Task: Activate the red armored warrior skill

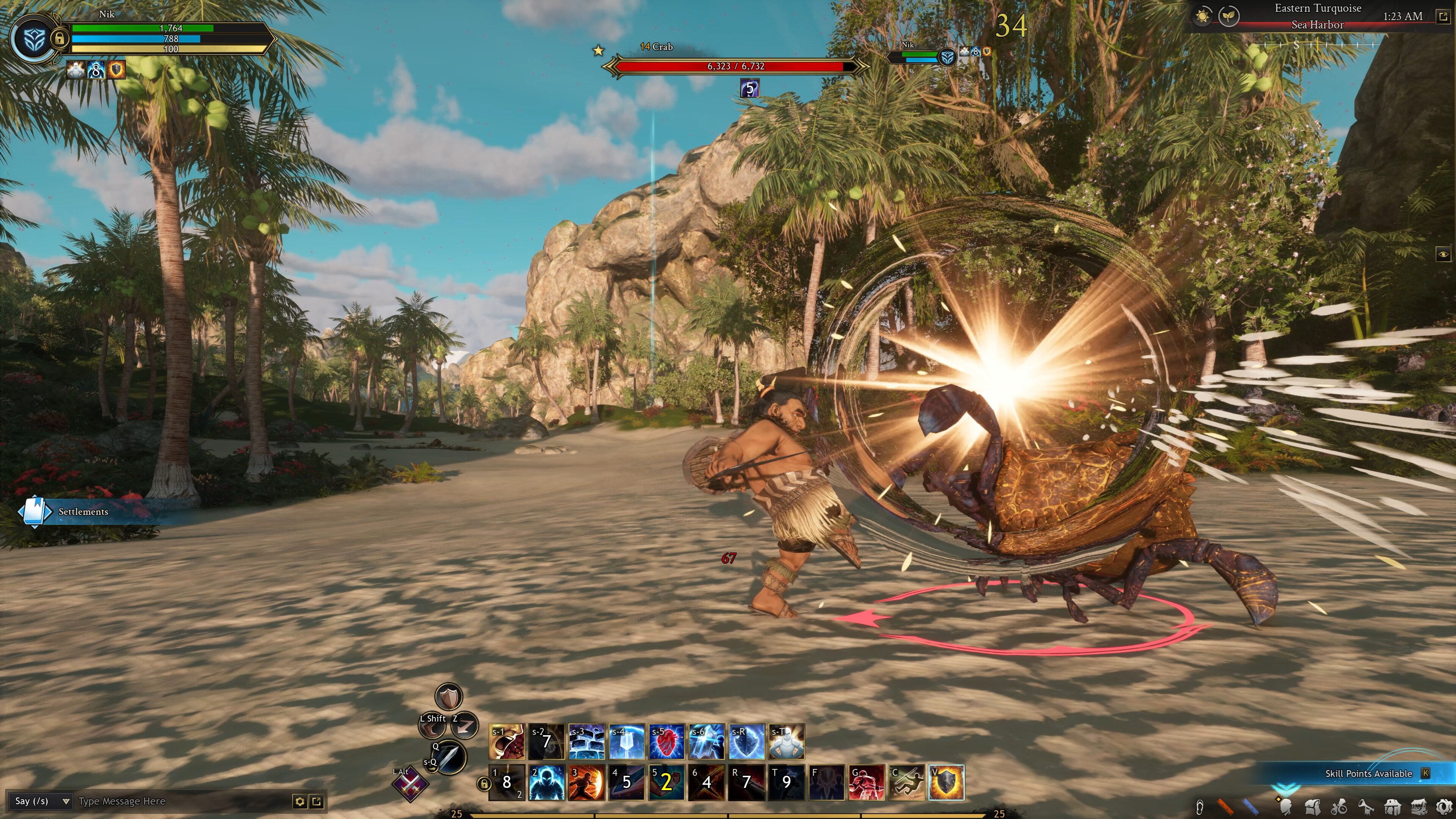Action: point(866,783)
